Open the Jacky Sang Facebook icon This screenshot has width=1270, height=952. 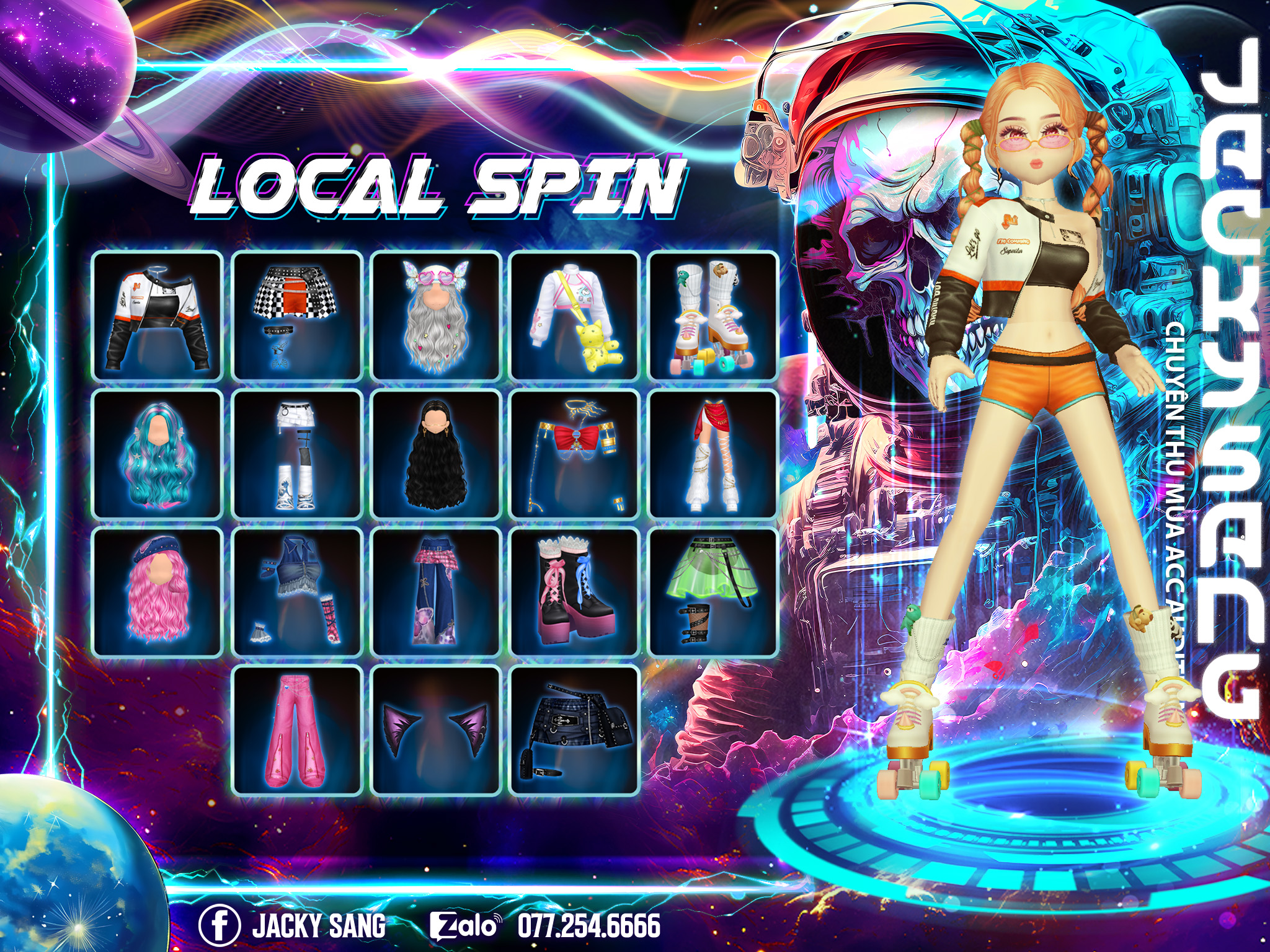[219, 926]
